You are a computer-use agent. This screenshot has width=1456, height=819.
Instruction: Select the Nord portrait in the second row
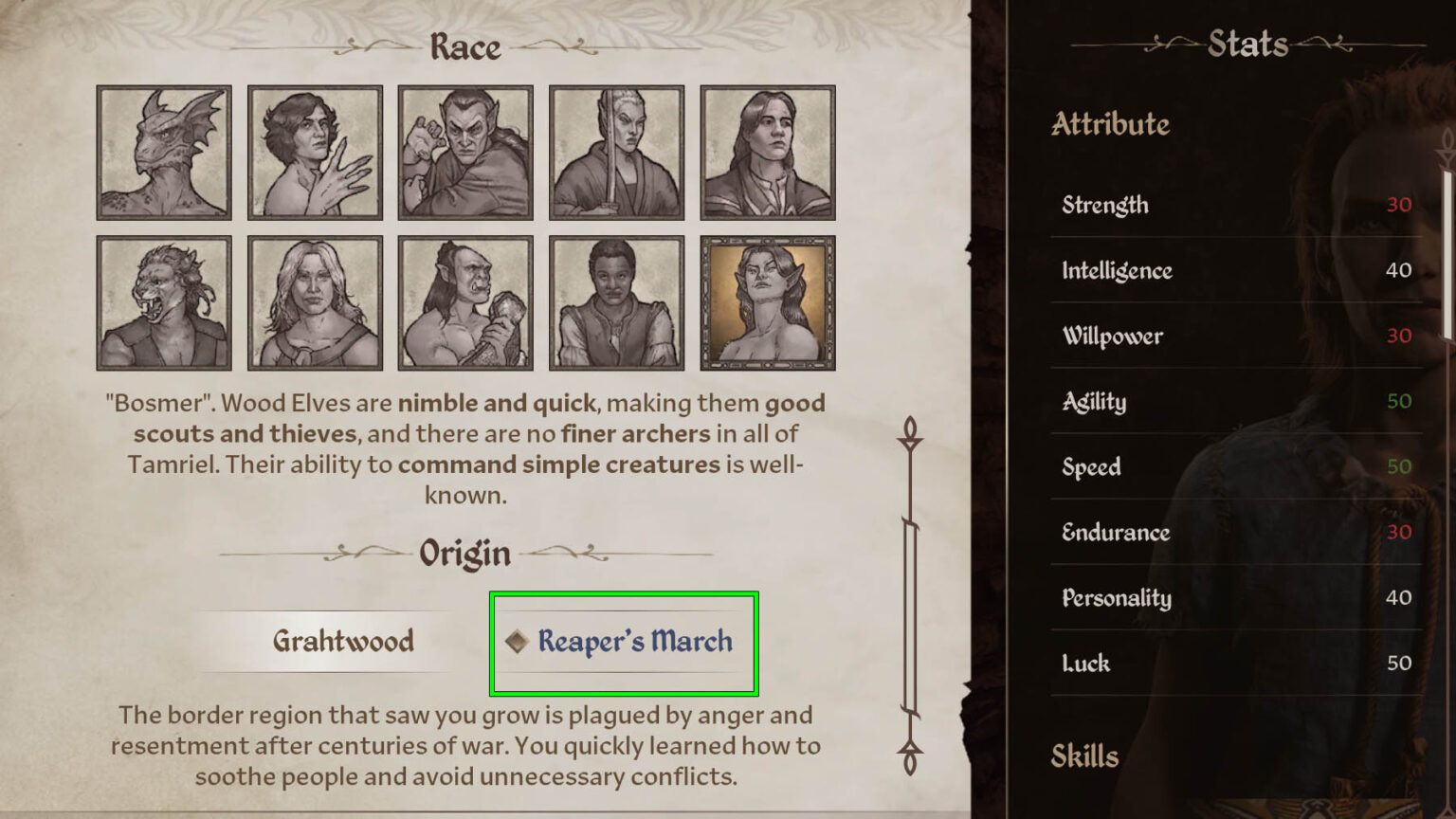(314, 301)
